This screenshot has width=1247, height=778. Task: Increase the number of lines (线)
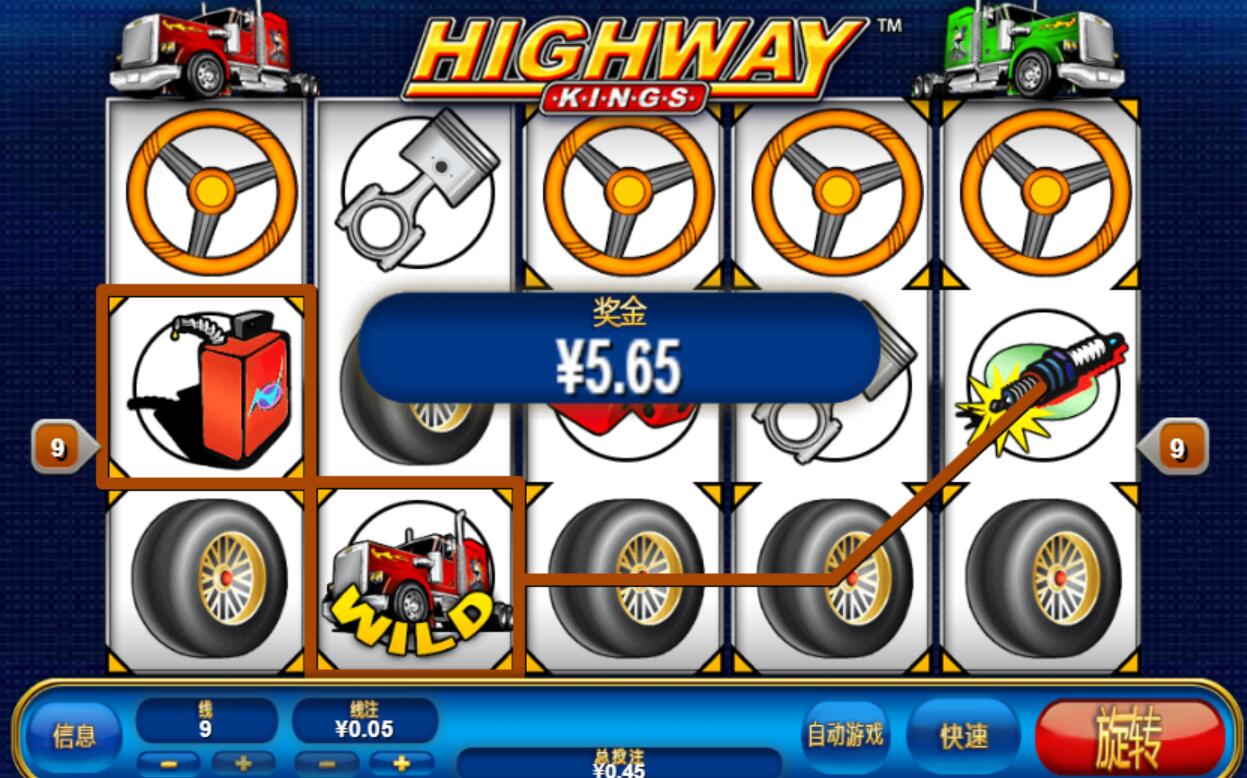pyautogui.click(x=243, y=763)
